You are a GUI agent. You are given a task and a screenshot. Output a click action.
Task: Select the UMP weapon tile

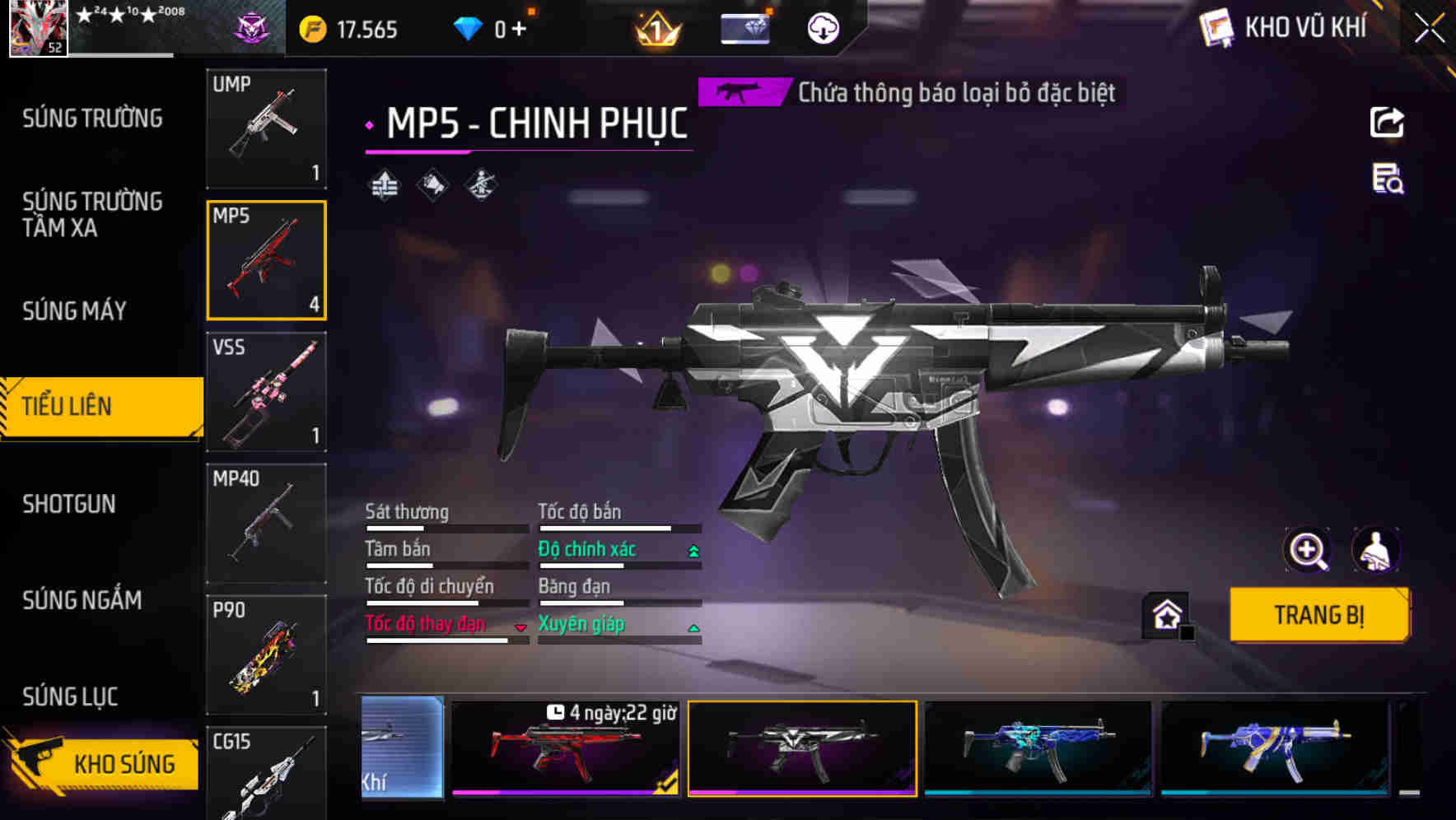(x=266, y=128)
